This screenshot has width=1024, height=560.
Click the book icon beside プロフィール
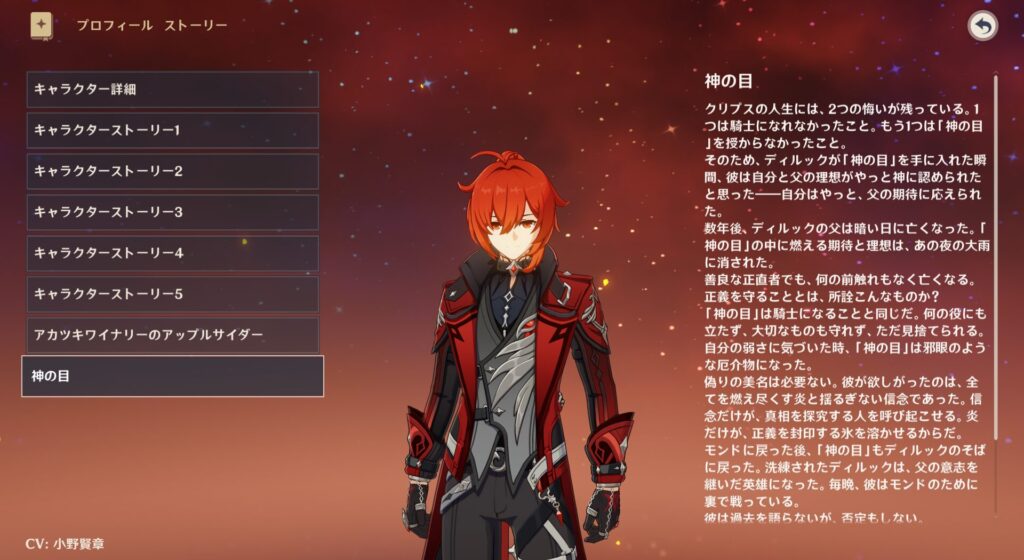point(41,26)
